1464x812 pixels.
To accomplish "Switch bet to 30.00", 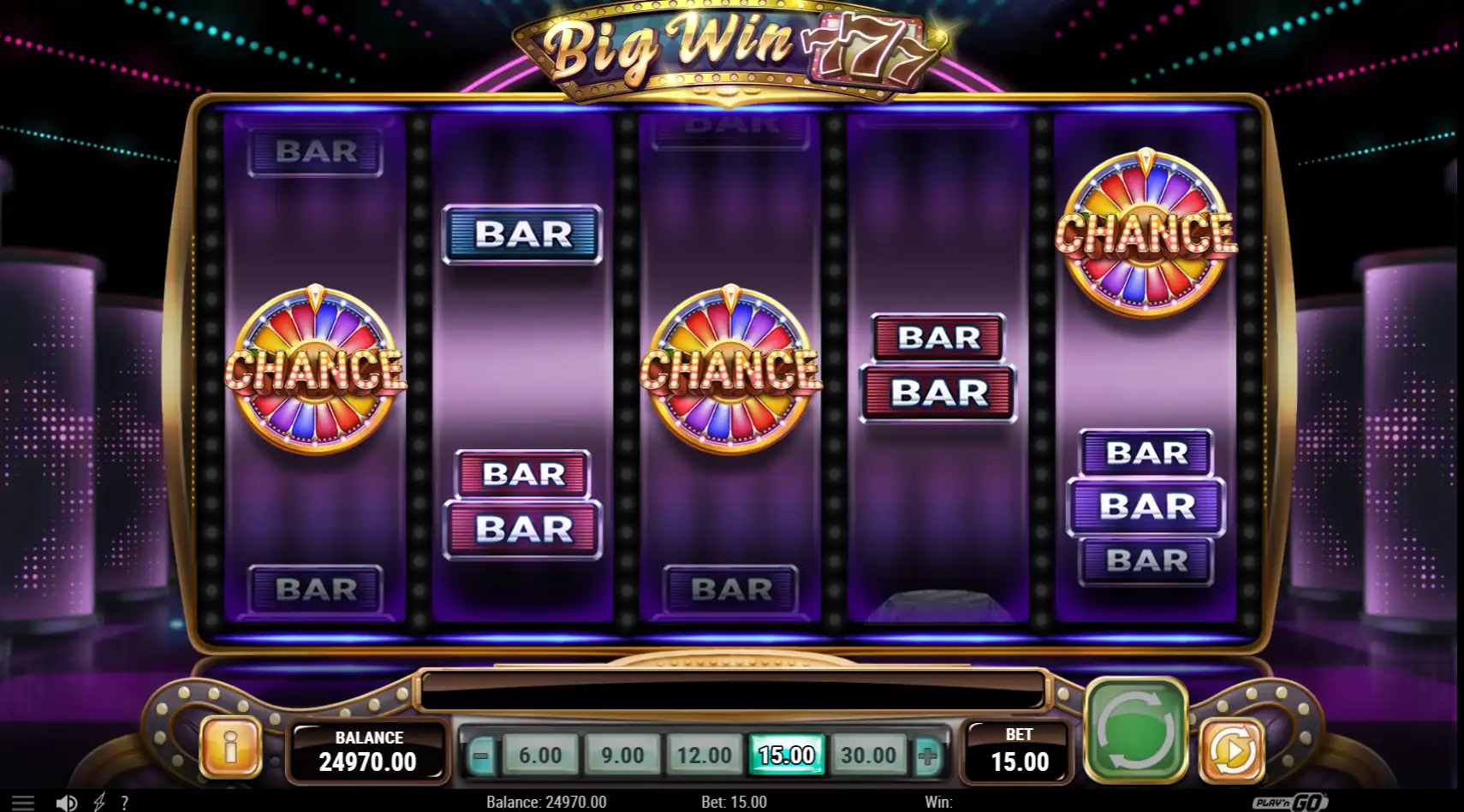I will point(868,756).
